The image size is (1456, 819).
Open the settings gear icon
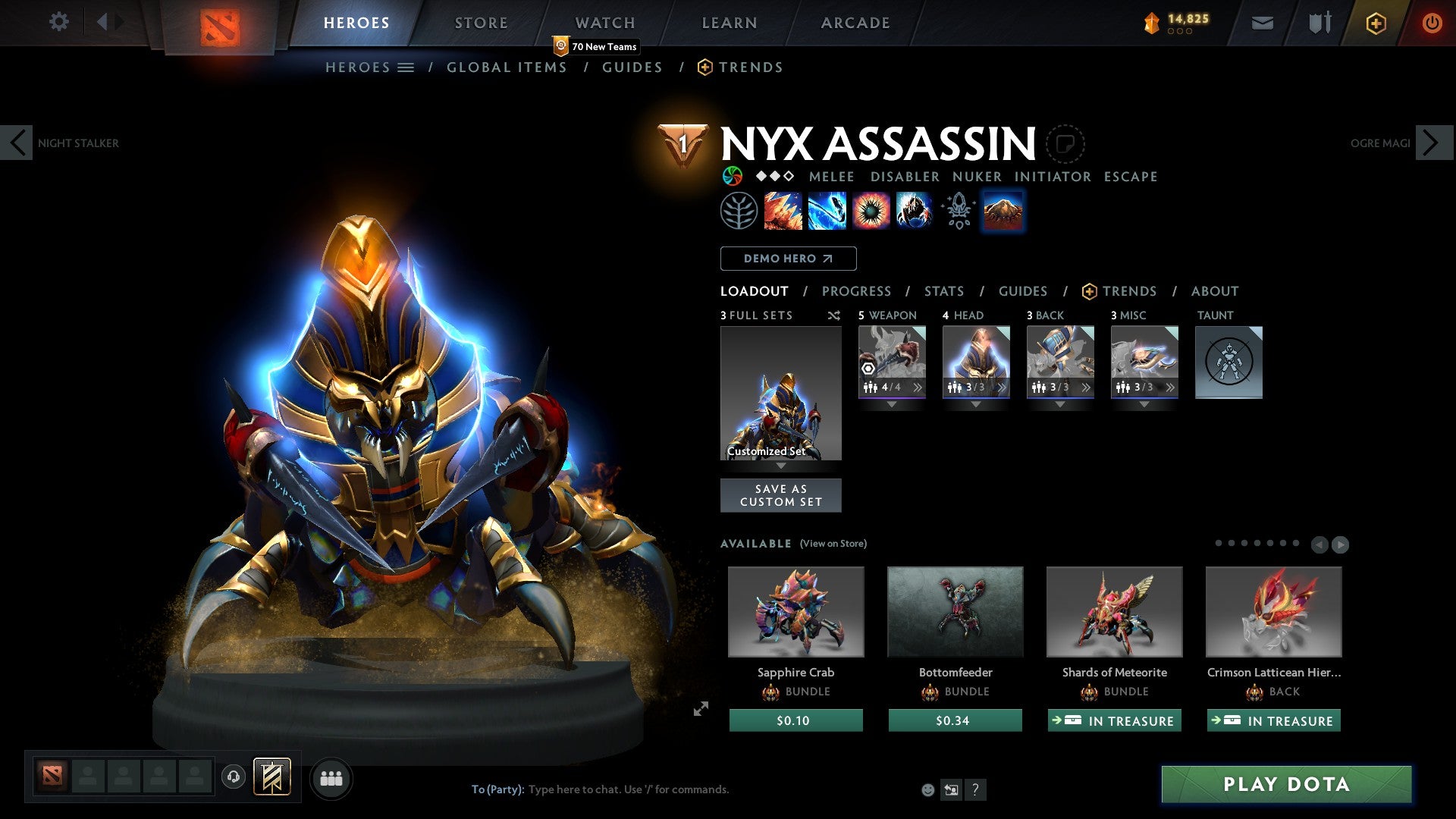pyautogui.click(x=58, y=22)
